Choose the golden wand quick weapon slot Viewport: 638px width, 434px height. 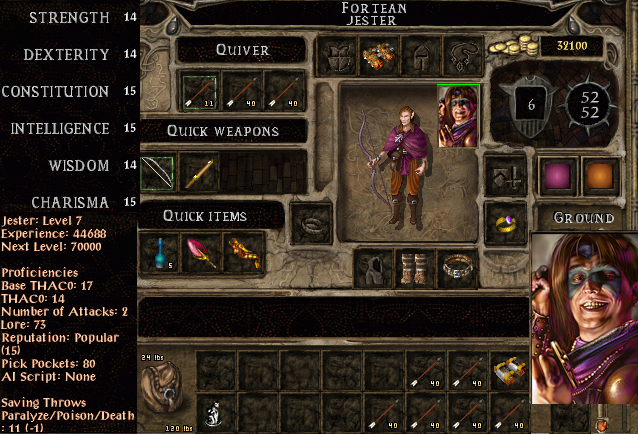(199, 172)
